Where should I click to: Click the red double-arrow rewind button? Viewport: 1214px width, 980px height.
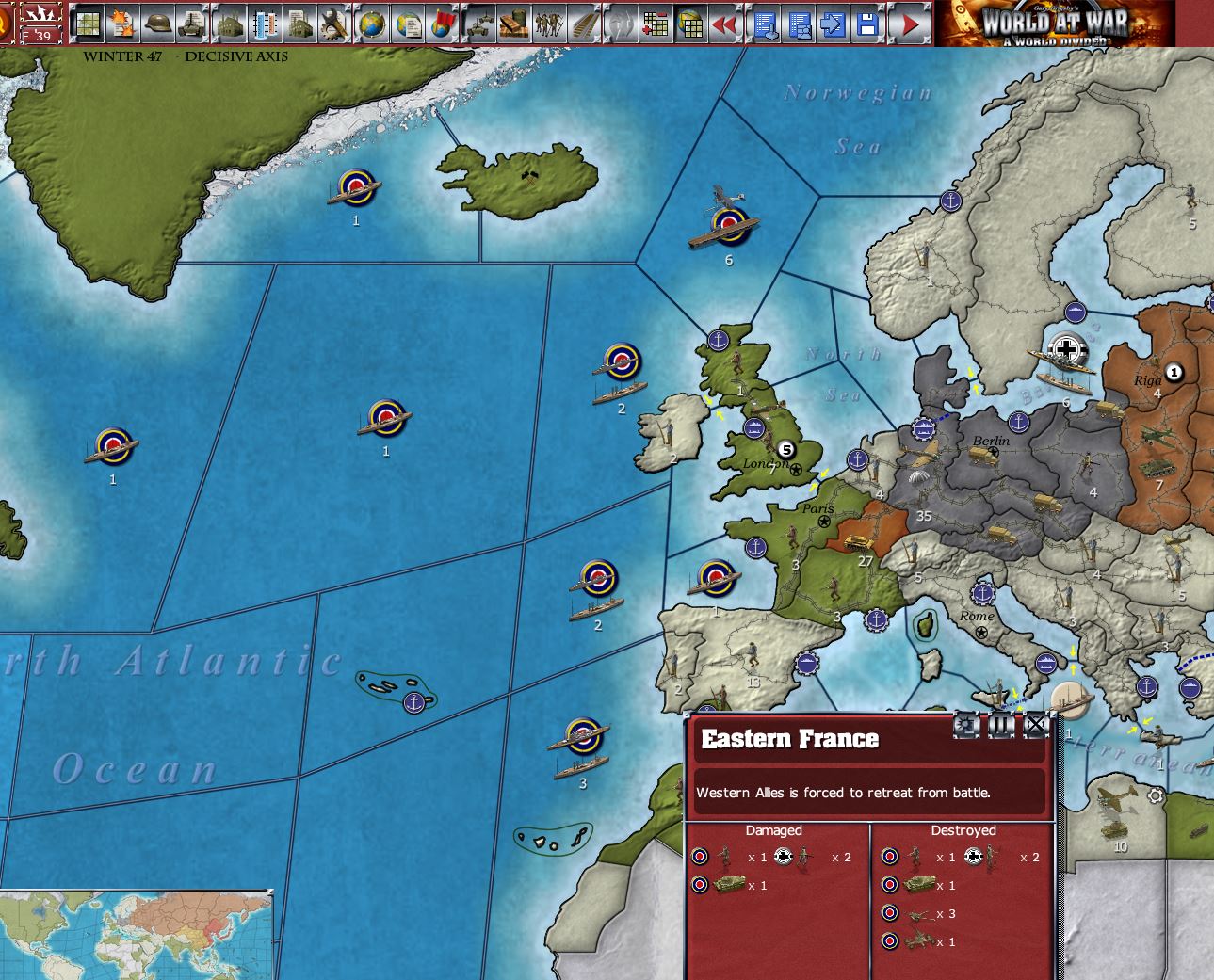pos(724,24)
